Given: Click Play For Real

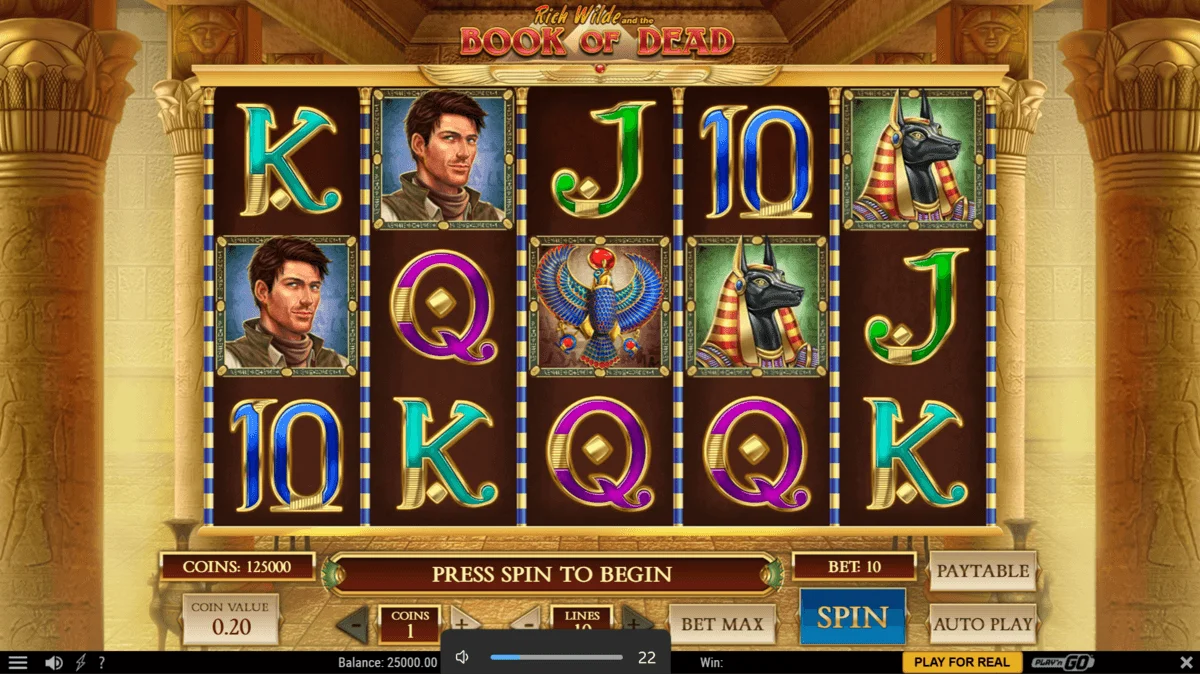Looking at the screenshot, I should pyautogui.click(x=962, y=663).
